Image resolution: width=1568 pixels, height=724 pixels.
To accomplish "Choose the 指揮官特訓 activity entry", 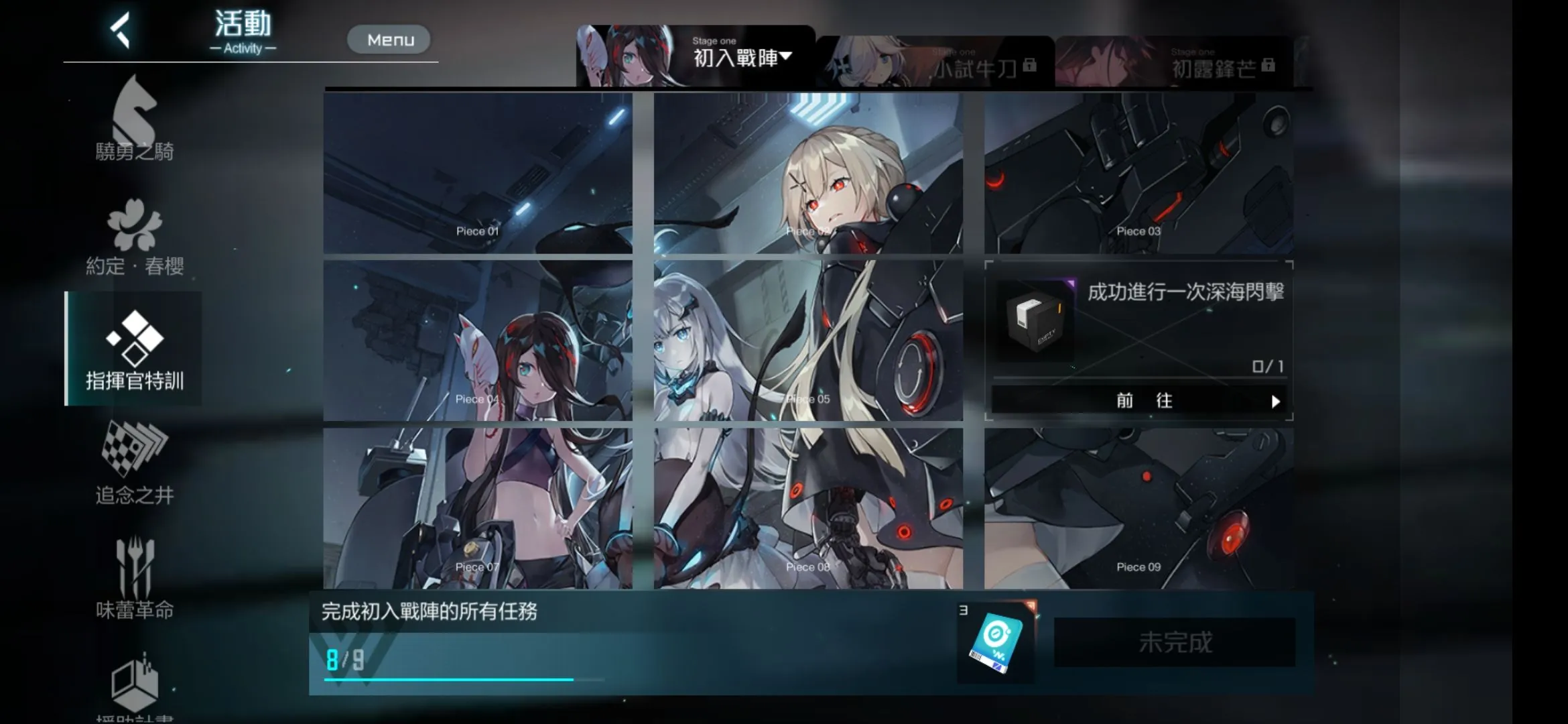I will [x=134, y=349].
